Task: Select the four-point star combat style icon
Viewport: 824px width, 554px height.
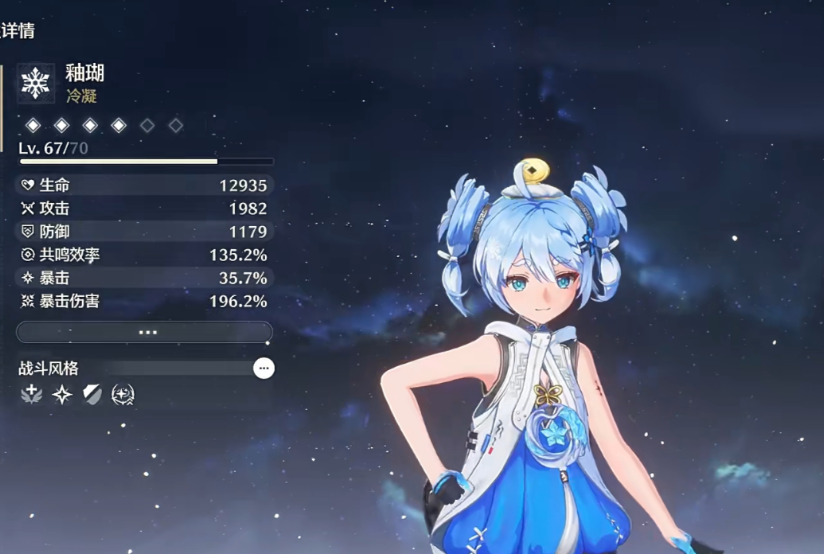Action: 62,395
